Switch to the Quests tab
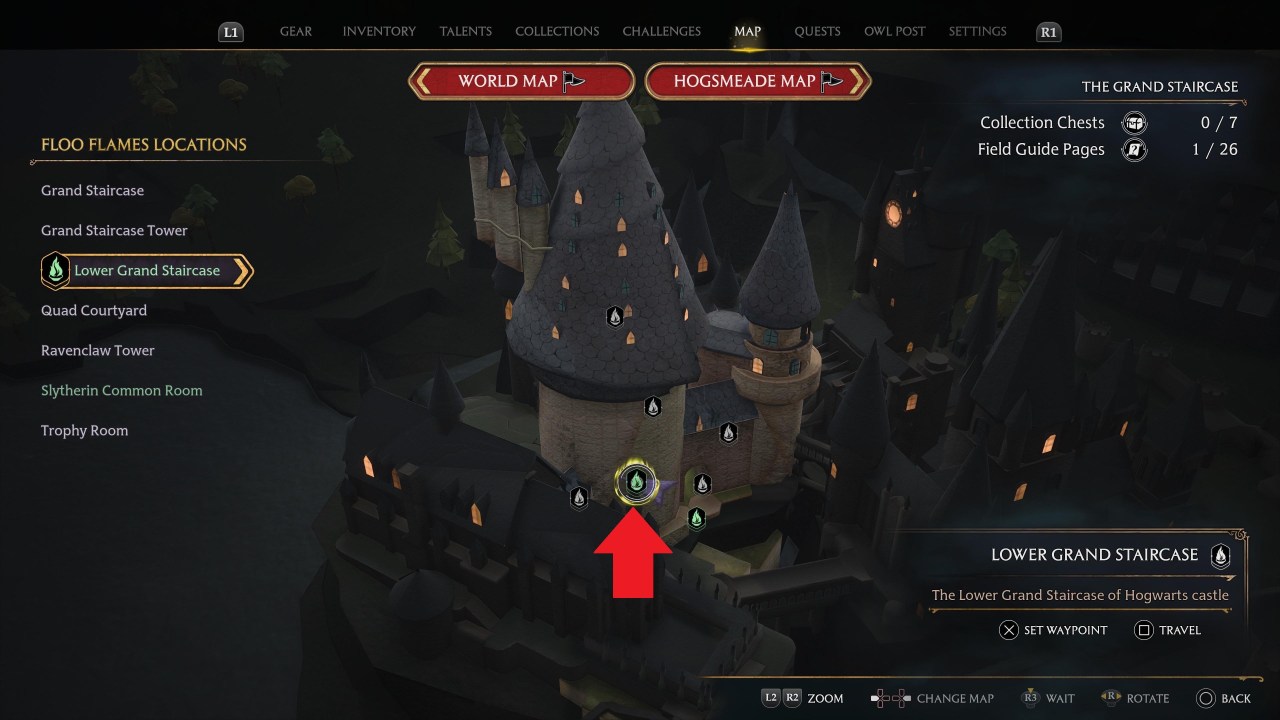This screenshot has width=1280, height=720. 817,31
